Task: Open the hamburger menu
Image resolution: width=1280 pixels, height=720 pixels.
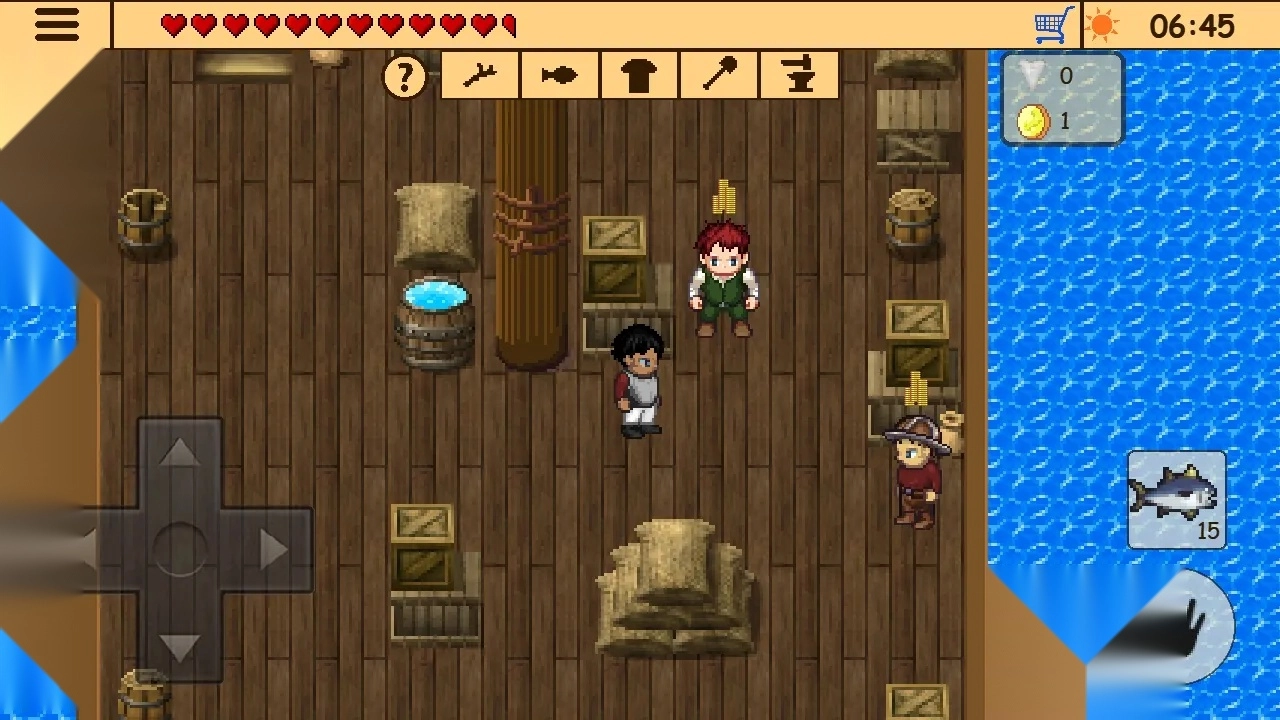Action: [x=56, y=24]
